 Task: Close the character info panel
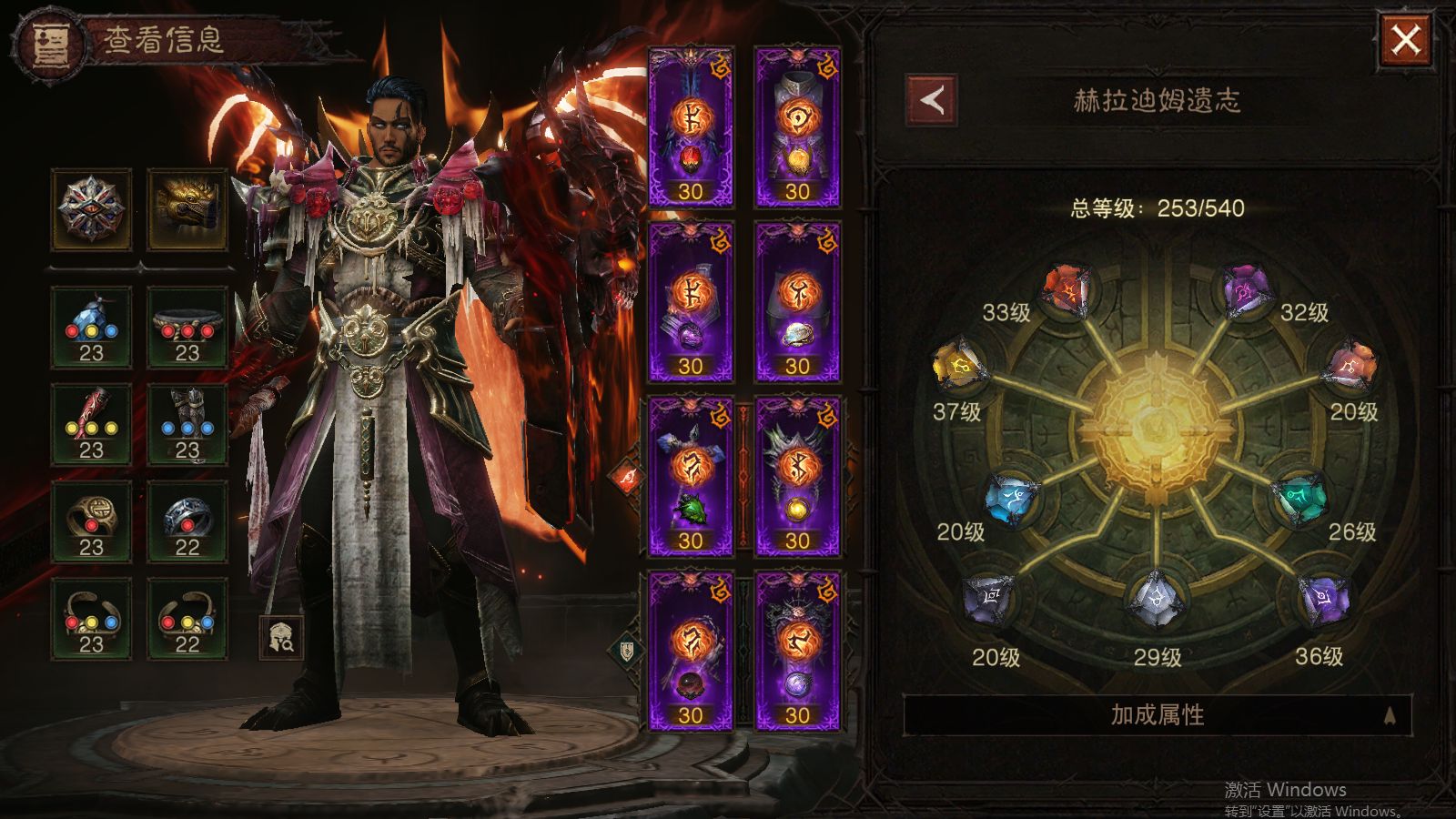pyautogui.click(x=1406, y=40)
